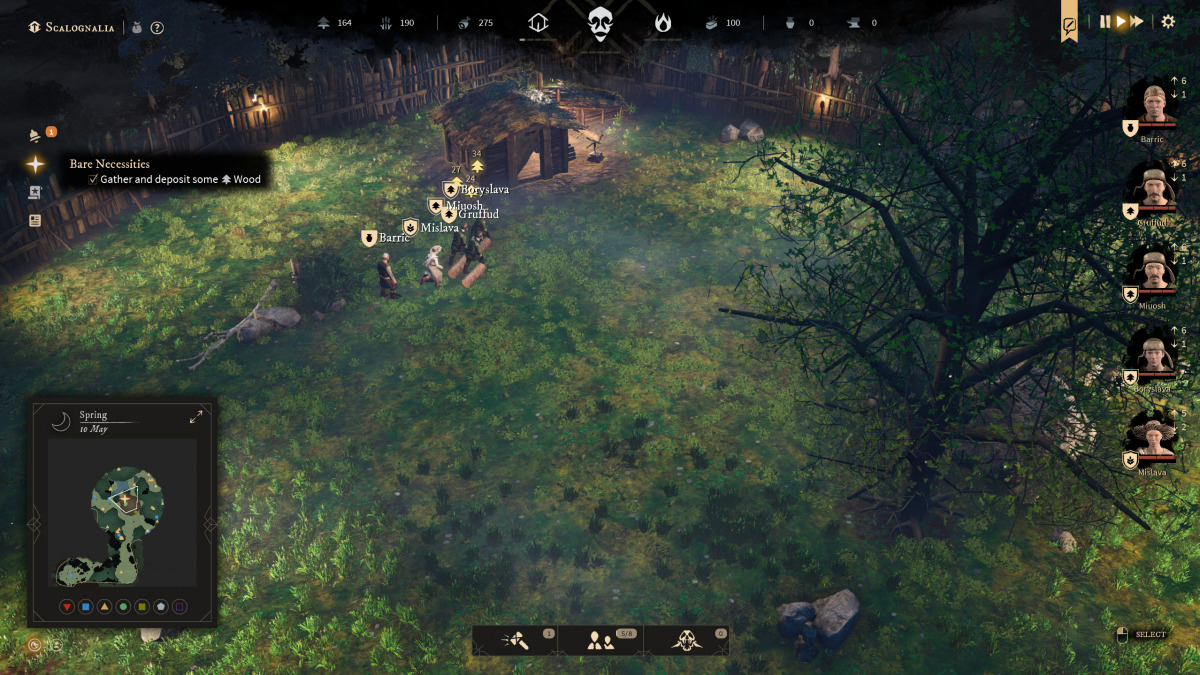Activate fast-forward speed
The image size is (1200, 675).
point(1137,21)
